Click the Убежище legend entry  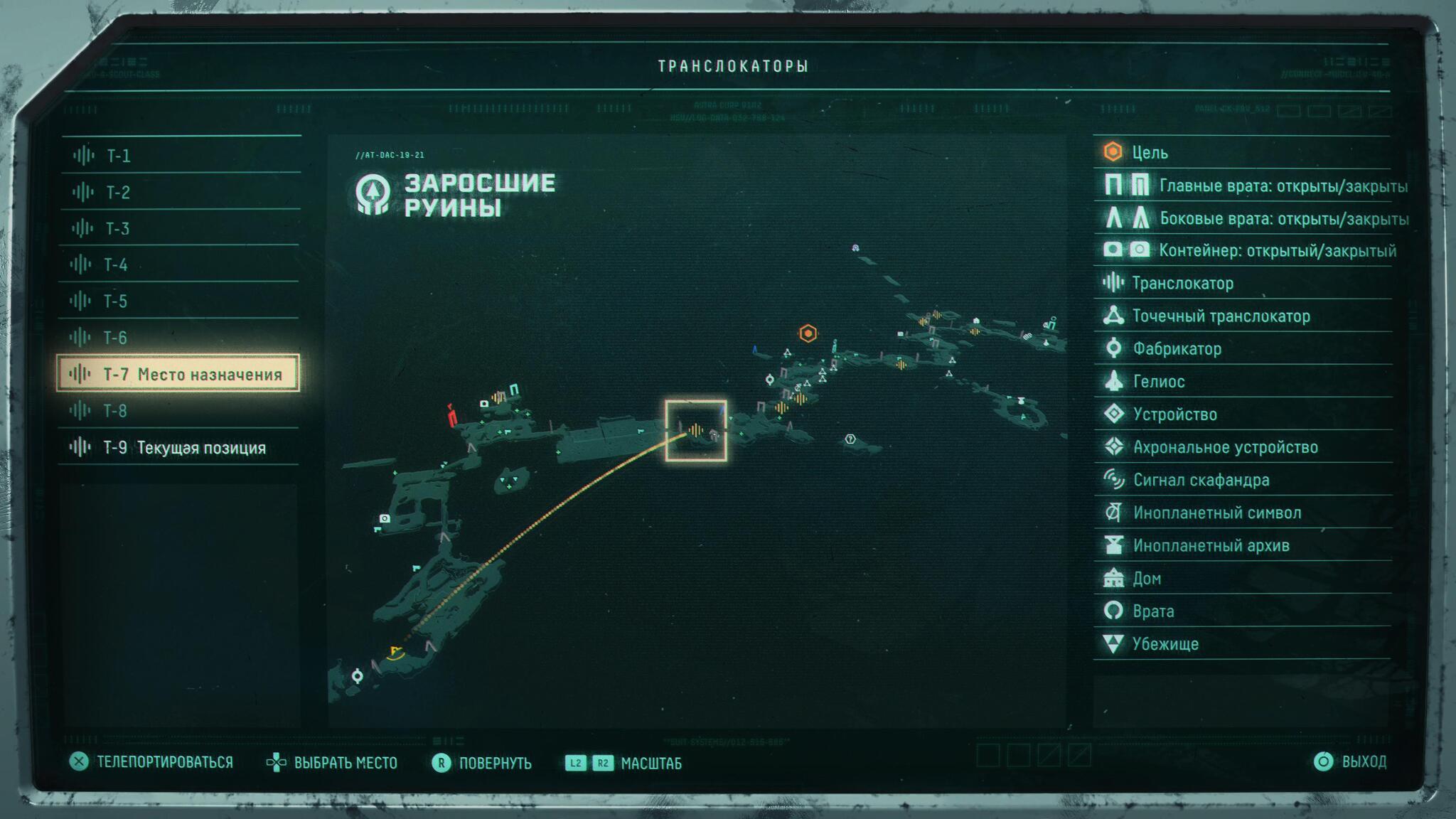pos(1165,644)
